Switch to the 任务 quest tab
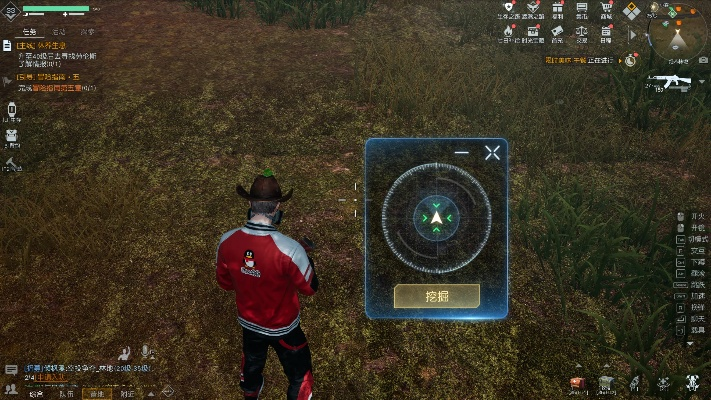711x400 pixels. pos(29,32)
